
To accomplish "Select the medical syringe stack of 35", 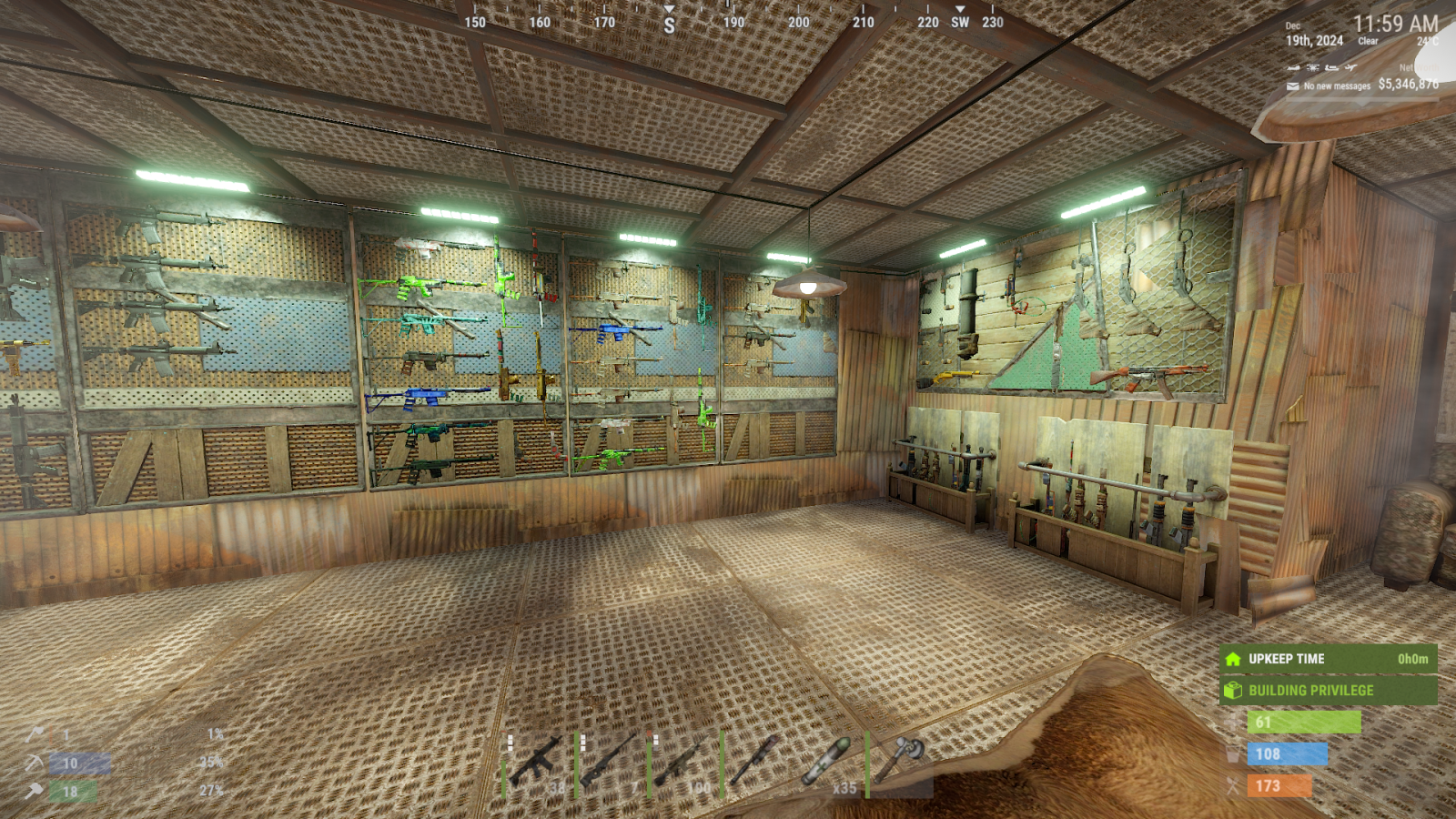I will [829, 763].
